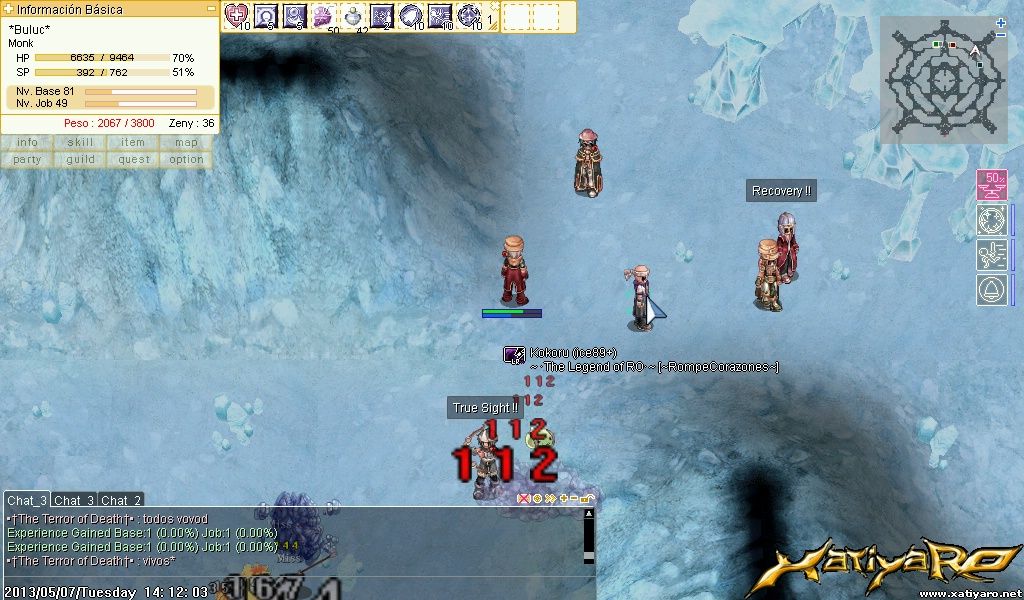This screenshot has height=600, width=1024.
Task: Open the skill window button
Action: click(80, 143)
